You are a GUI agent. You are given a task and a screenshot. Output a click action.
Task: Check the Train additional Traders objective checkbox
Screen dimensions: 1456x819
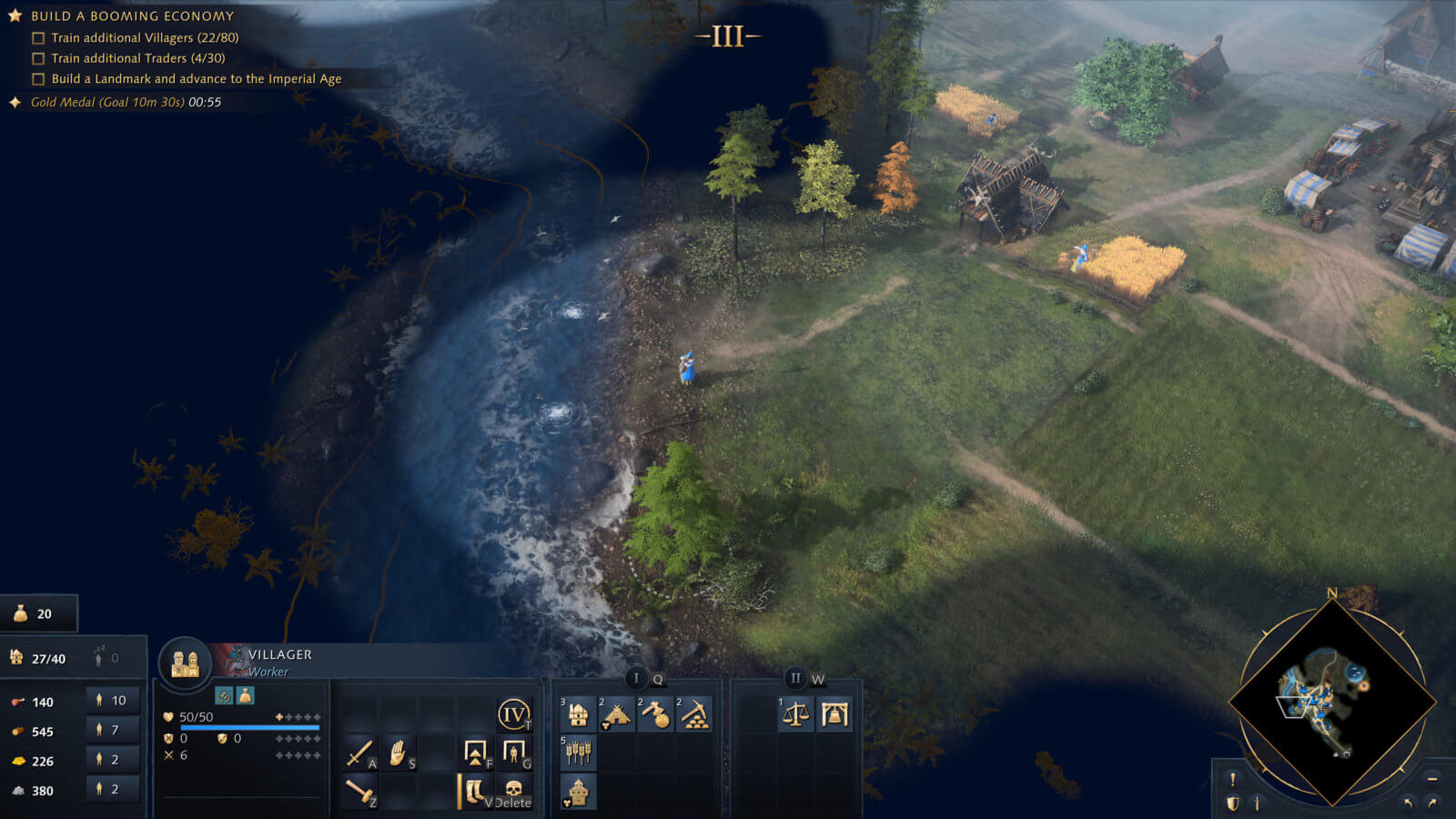tap(37, 57)
